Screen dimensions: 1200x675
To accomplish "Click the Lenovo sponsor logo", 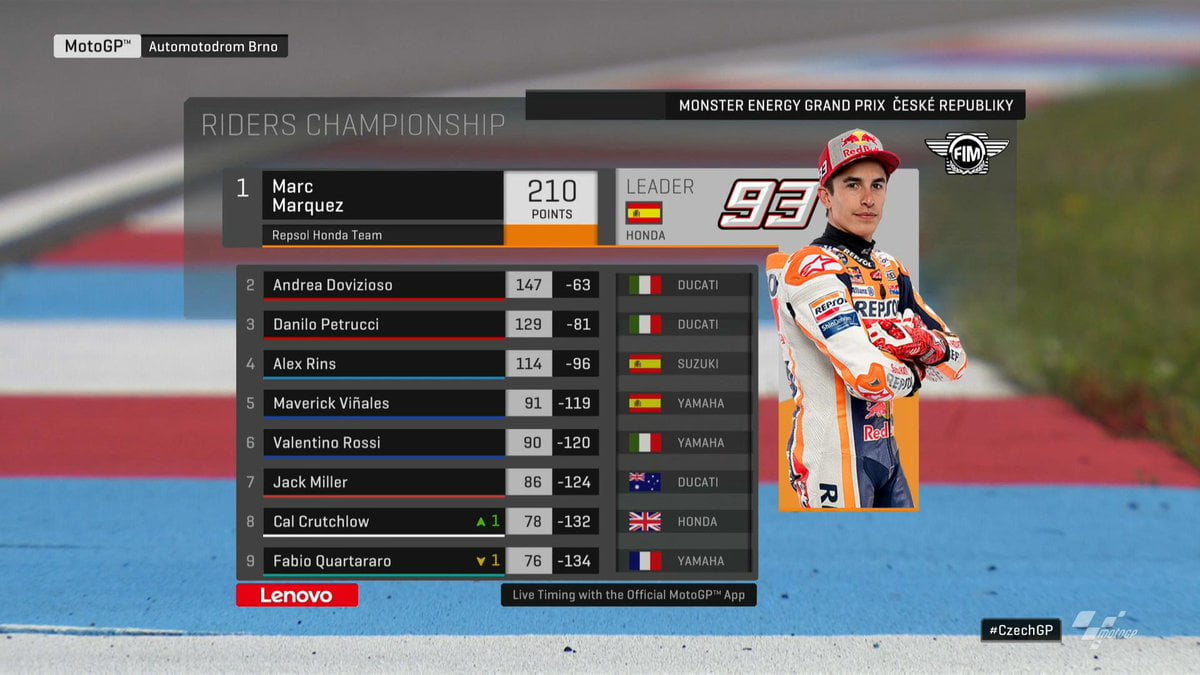I will [x=296, y=595].
